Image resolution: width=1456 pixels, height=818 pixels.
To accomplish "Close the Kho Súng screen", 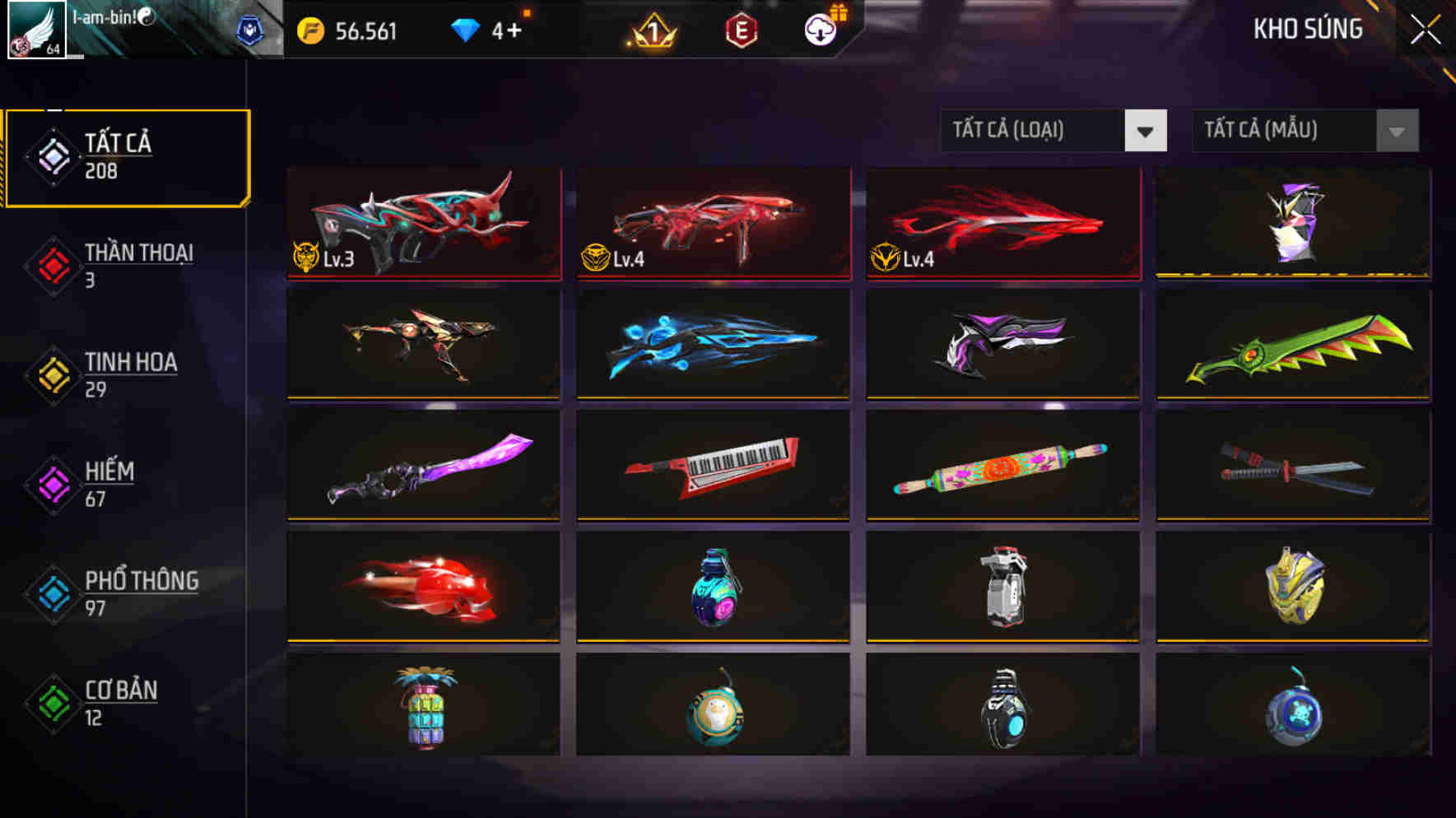I will [1426, 30].
